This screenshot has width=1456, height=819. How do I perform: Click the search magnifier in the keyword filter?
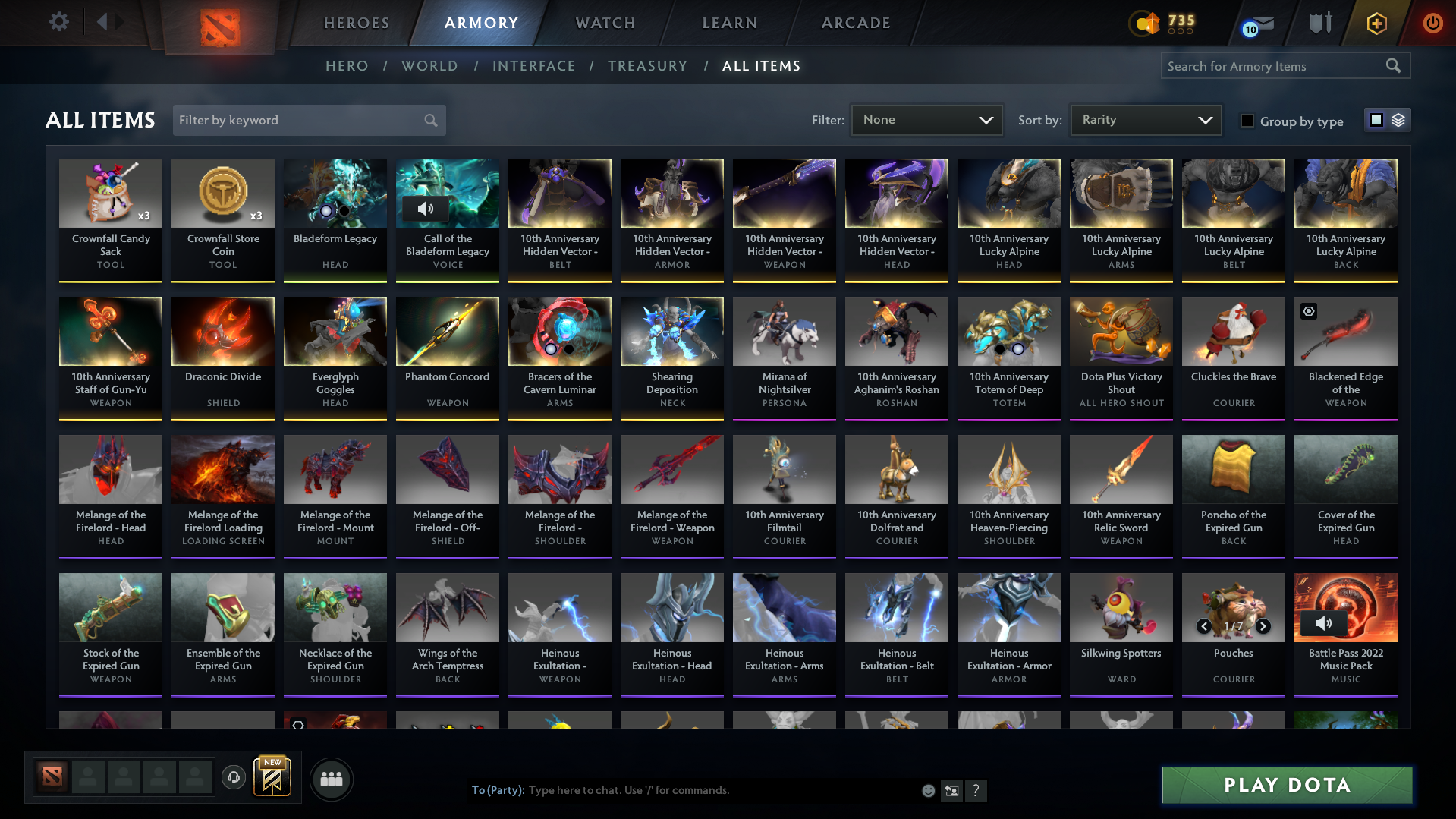pos(429,120)
